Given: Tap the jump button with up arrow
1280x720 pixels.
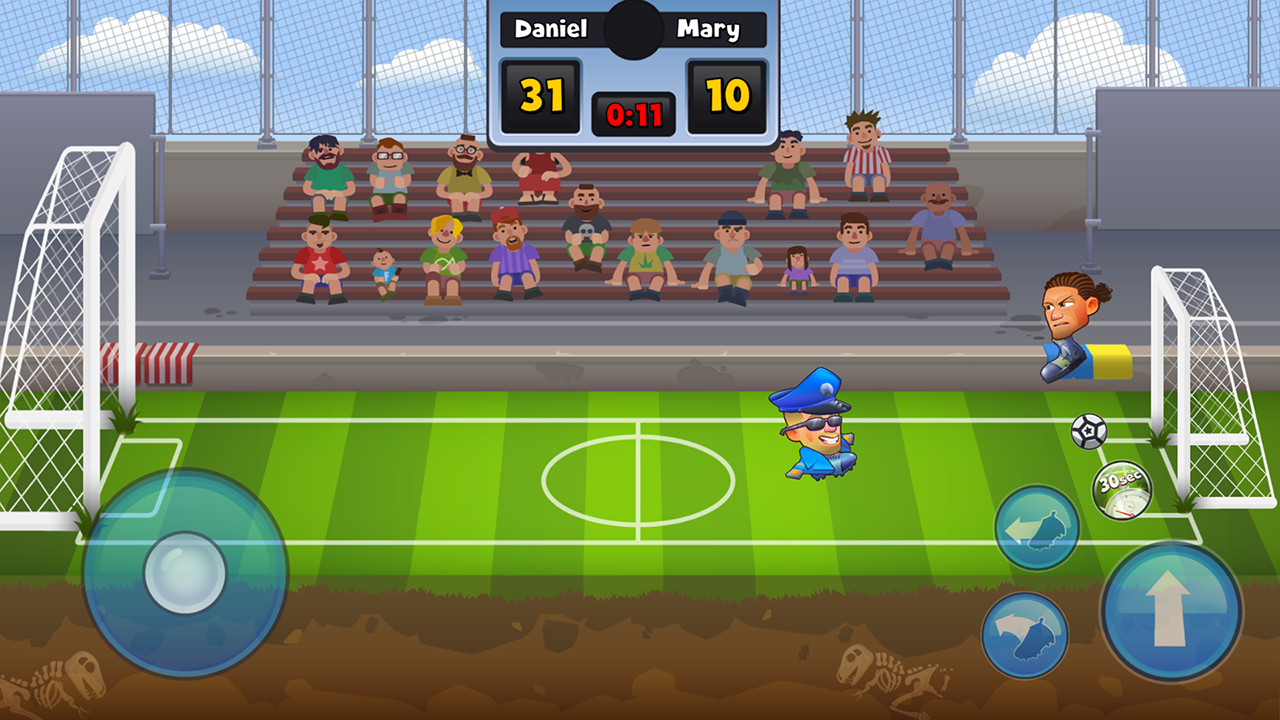Looking at the screenshot, I should click(1171, 611).
